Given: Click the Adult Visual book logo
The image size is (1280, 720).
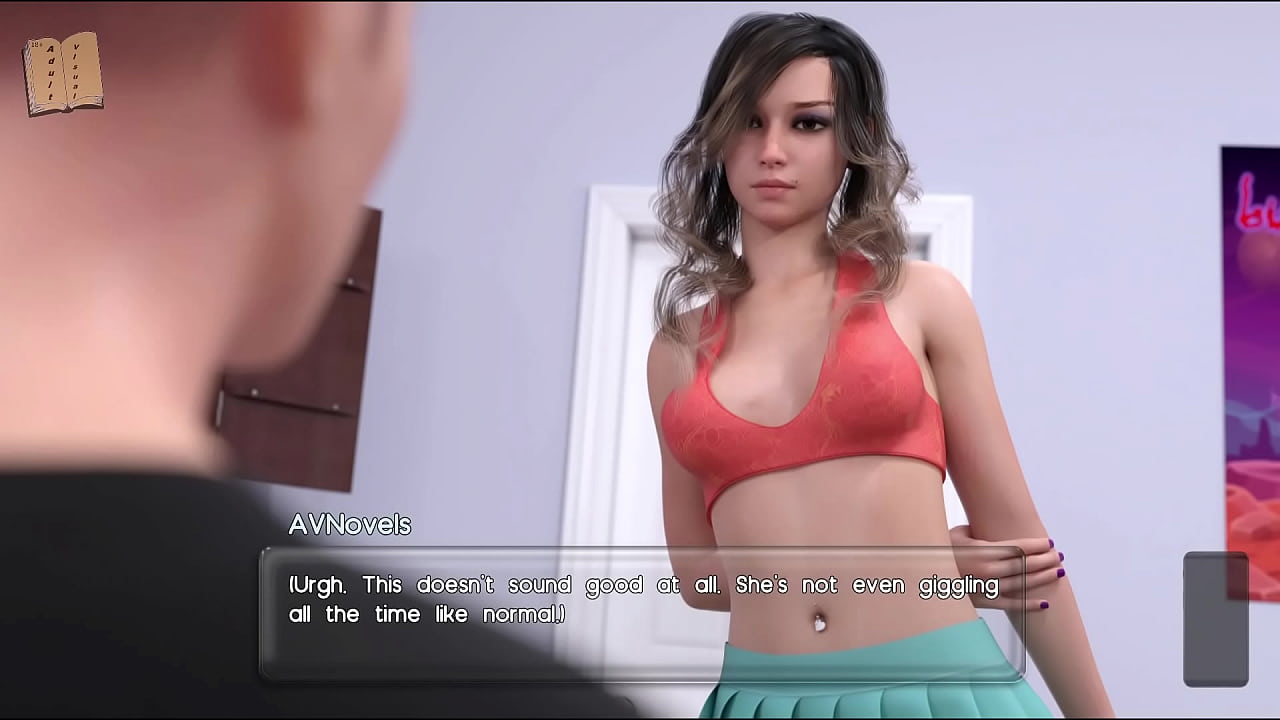Looking at the screenshot, I should [62, 73].
